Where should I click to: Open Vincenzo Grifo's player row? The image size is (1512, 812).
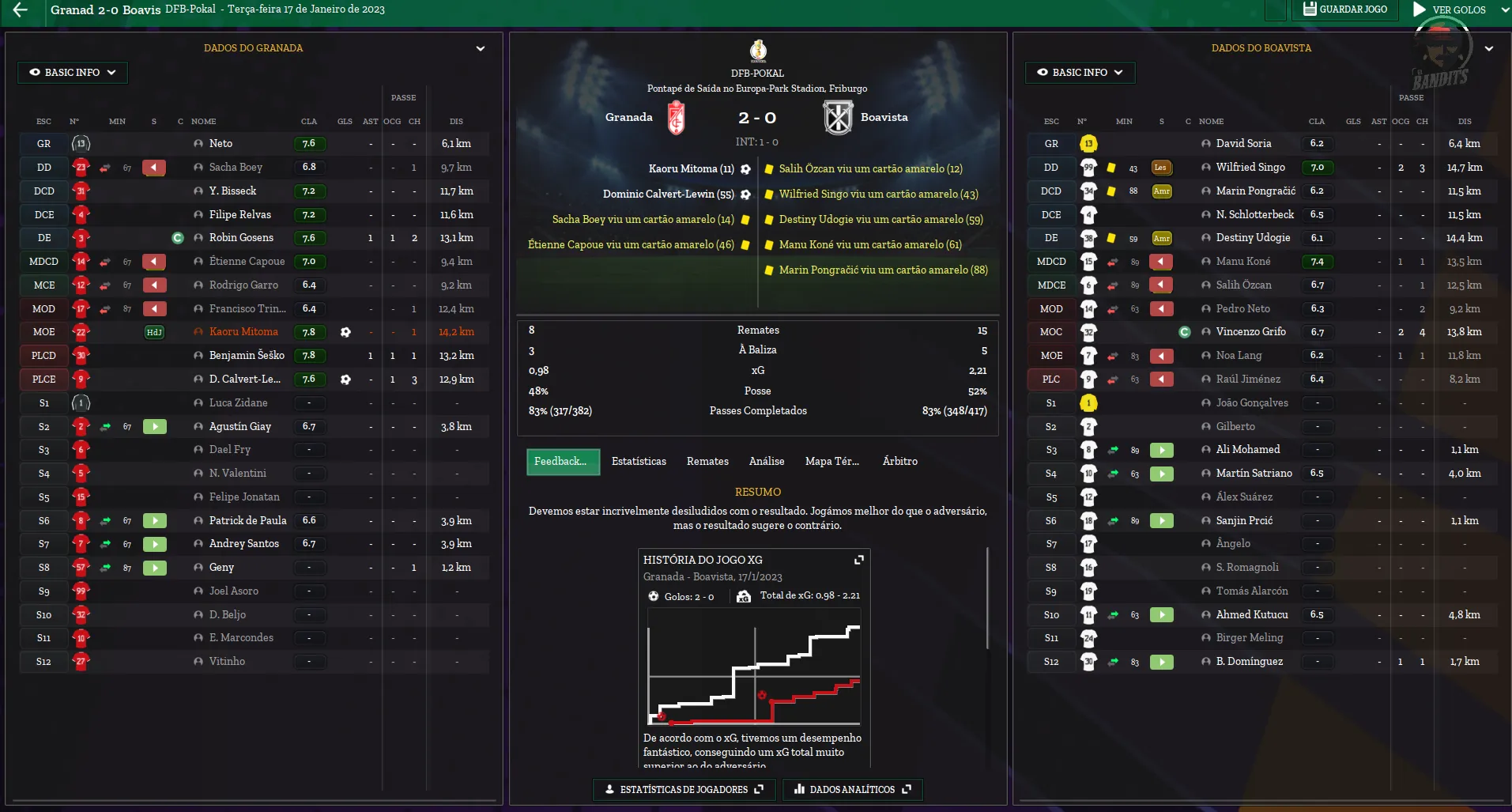pyautogui.click(x=1250, y=332)
